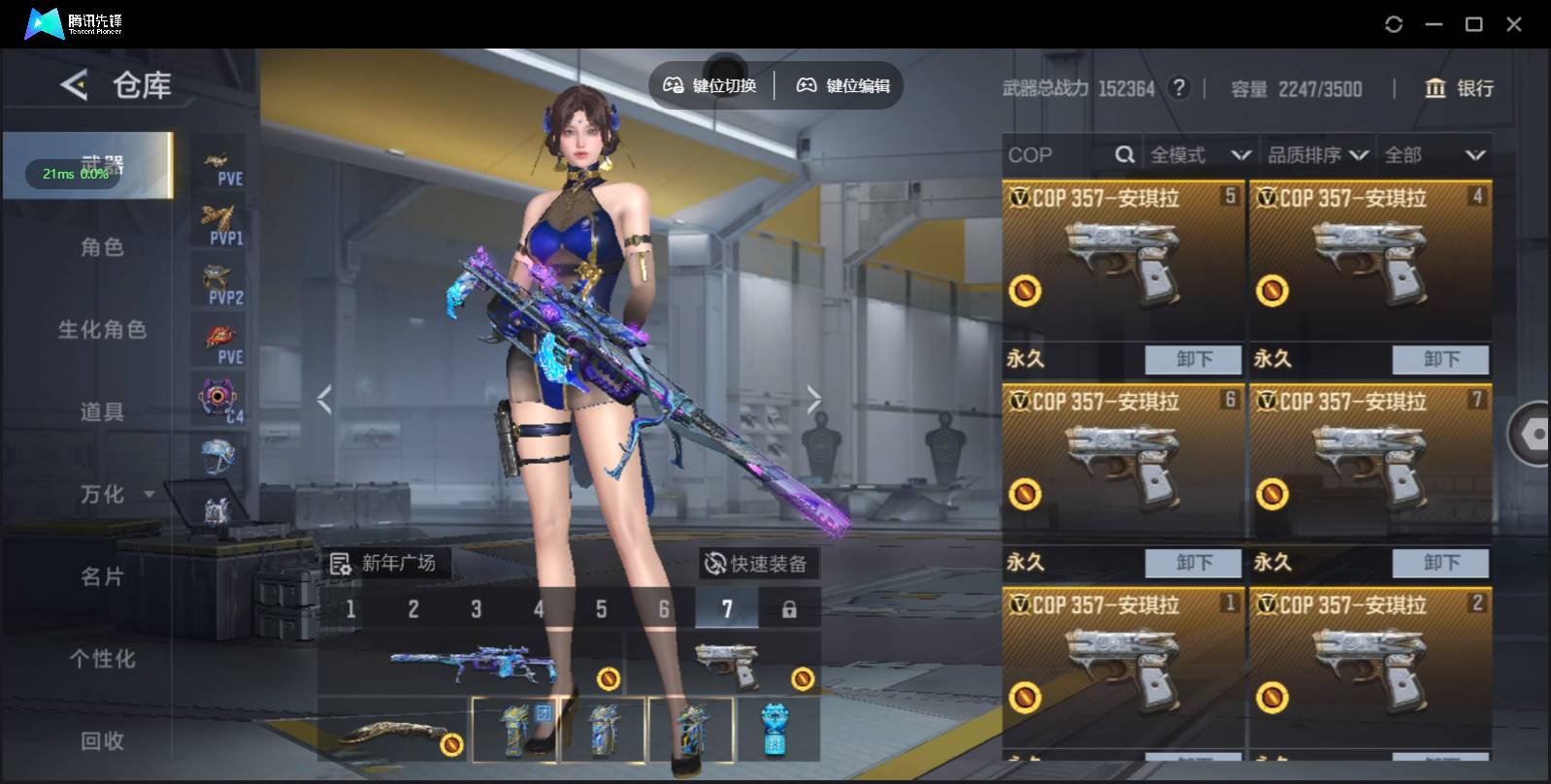This screenshot has height=784, width=1551.
Task: Rotate character view with the right arrow
Action: click(813, 399)
